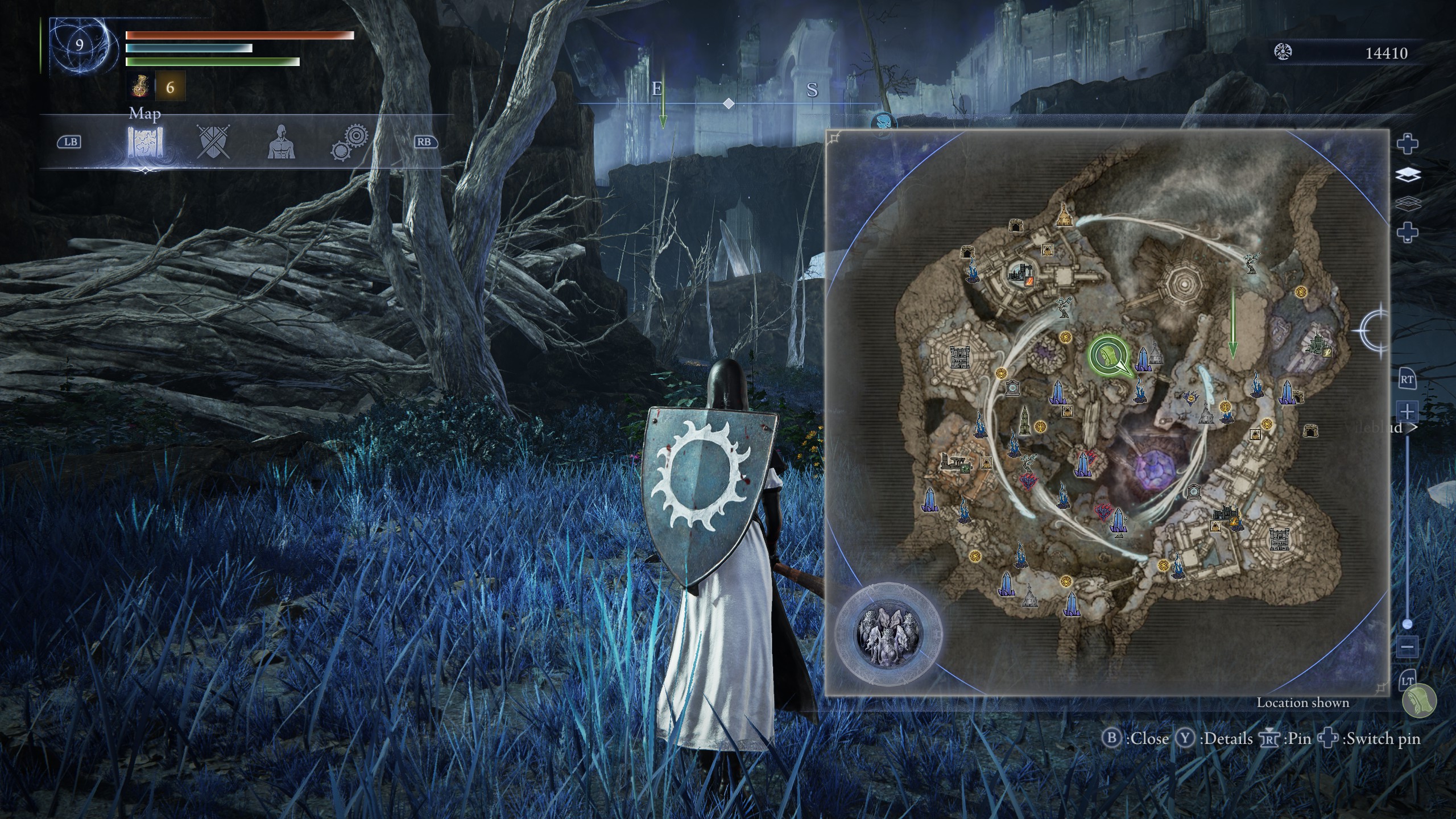Open Details with the Y button prompt

(1185, 738)
